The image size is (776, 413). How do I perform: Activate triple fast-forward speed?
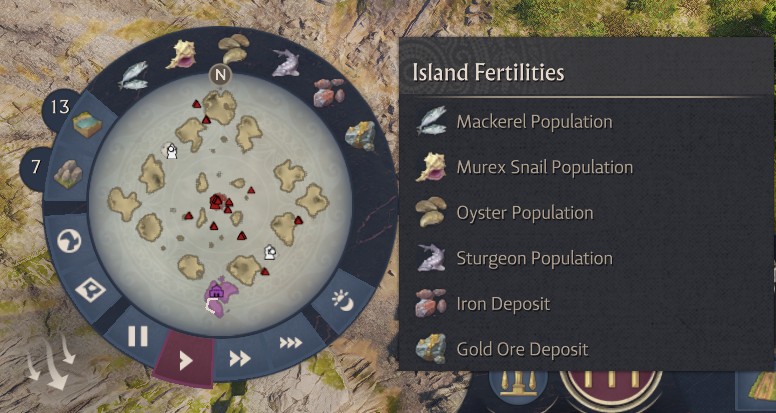tap(290, 343)
